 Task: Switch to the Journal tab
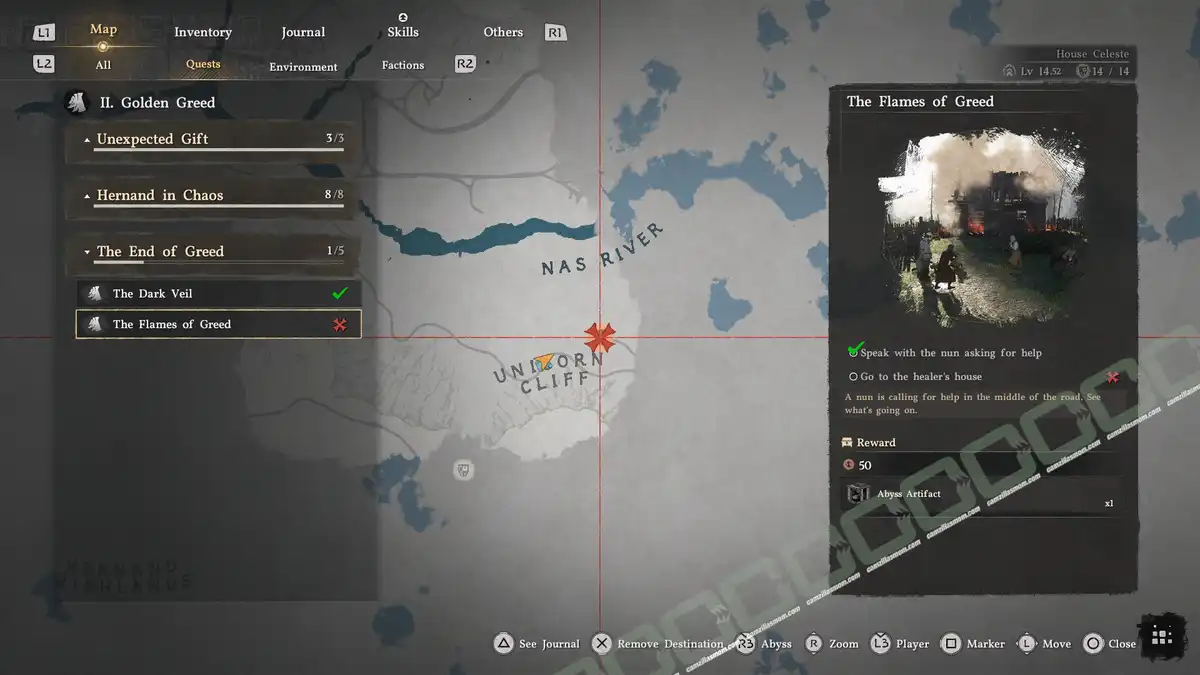[x=303, y=32]
